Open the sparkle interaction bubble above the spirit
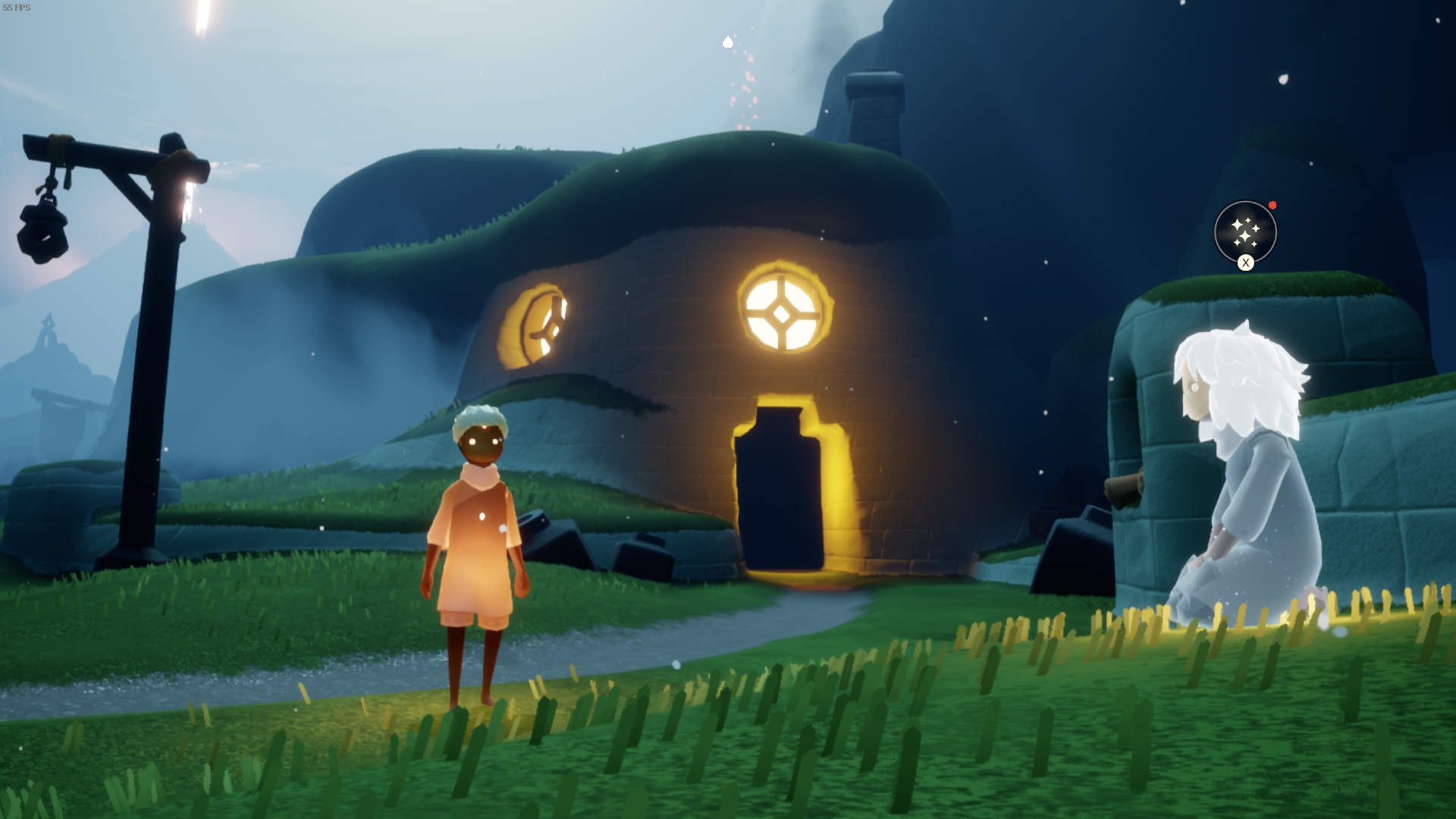 (x=1244, y=231)
